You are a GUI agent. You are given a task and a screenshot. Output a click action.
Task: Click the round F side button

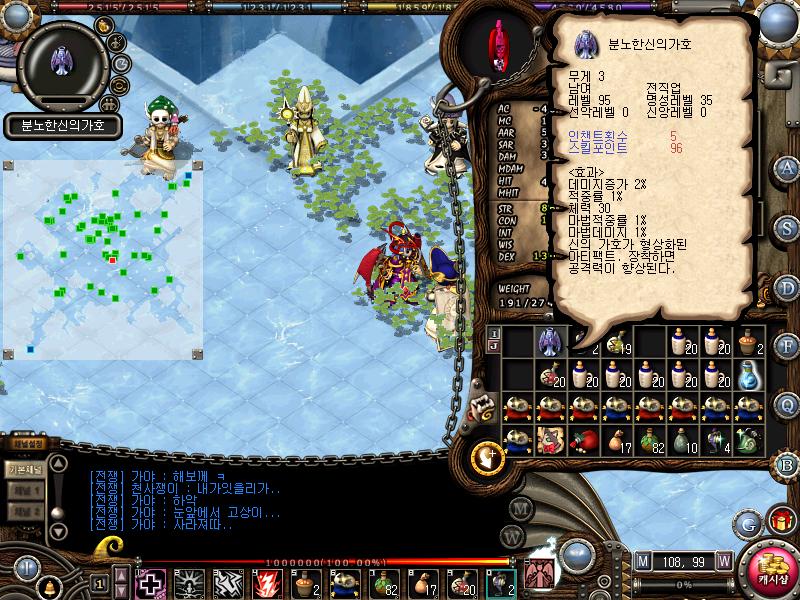pos(788,347)
